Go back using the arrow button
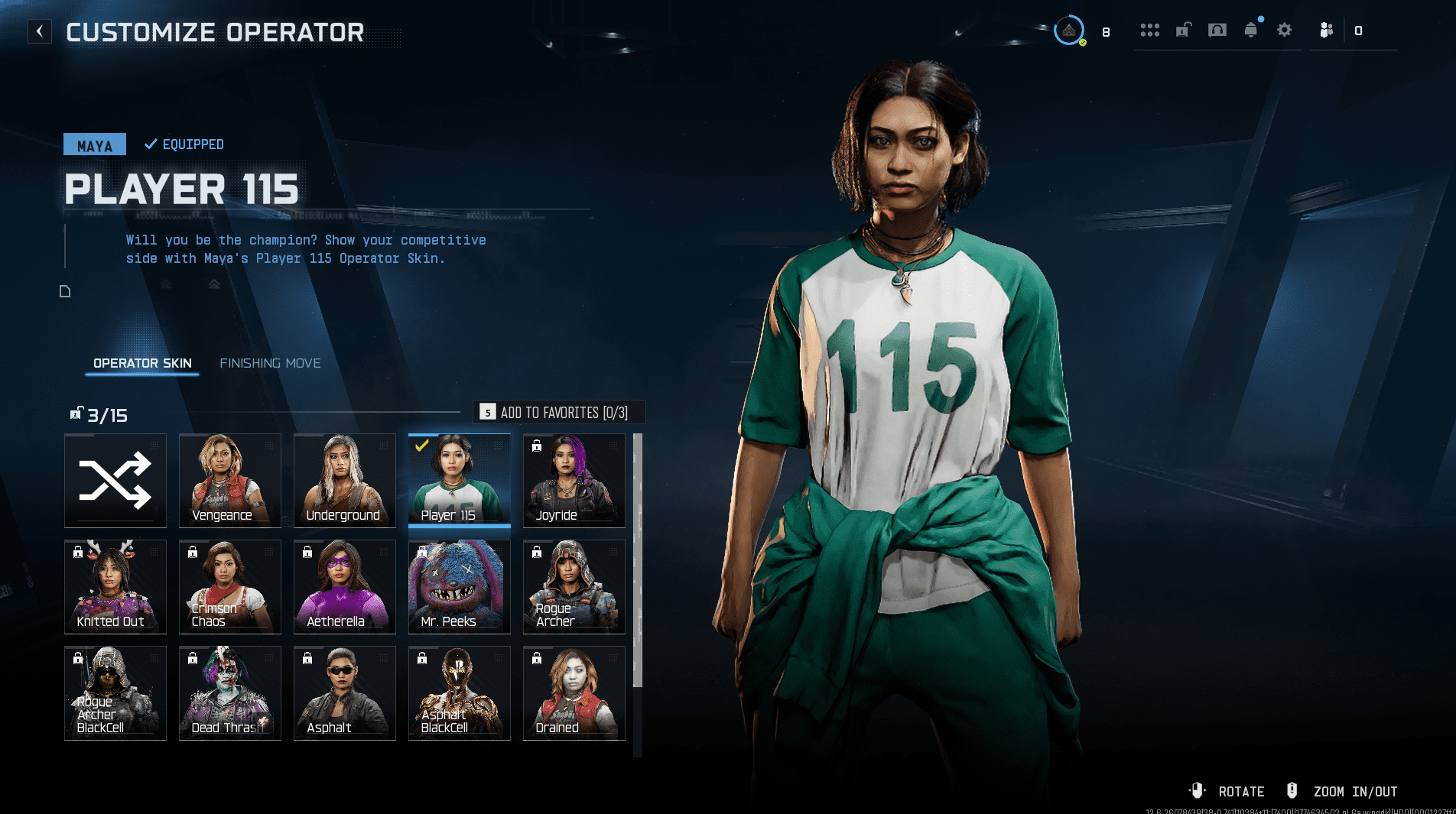Screen dimensions: 1456x814 [40, 31]
